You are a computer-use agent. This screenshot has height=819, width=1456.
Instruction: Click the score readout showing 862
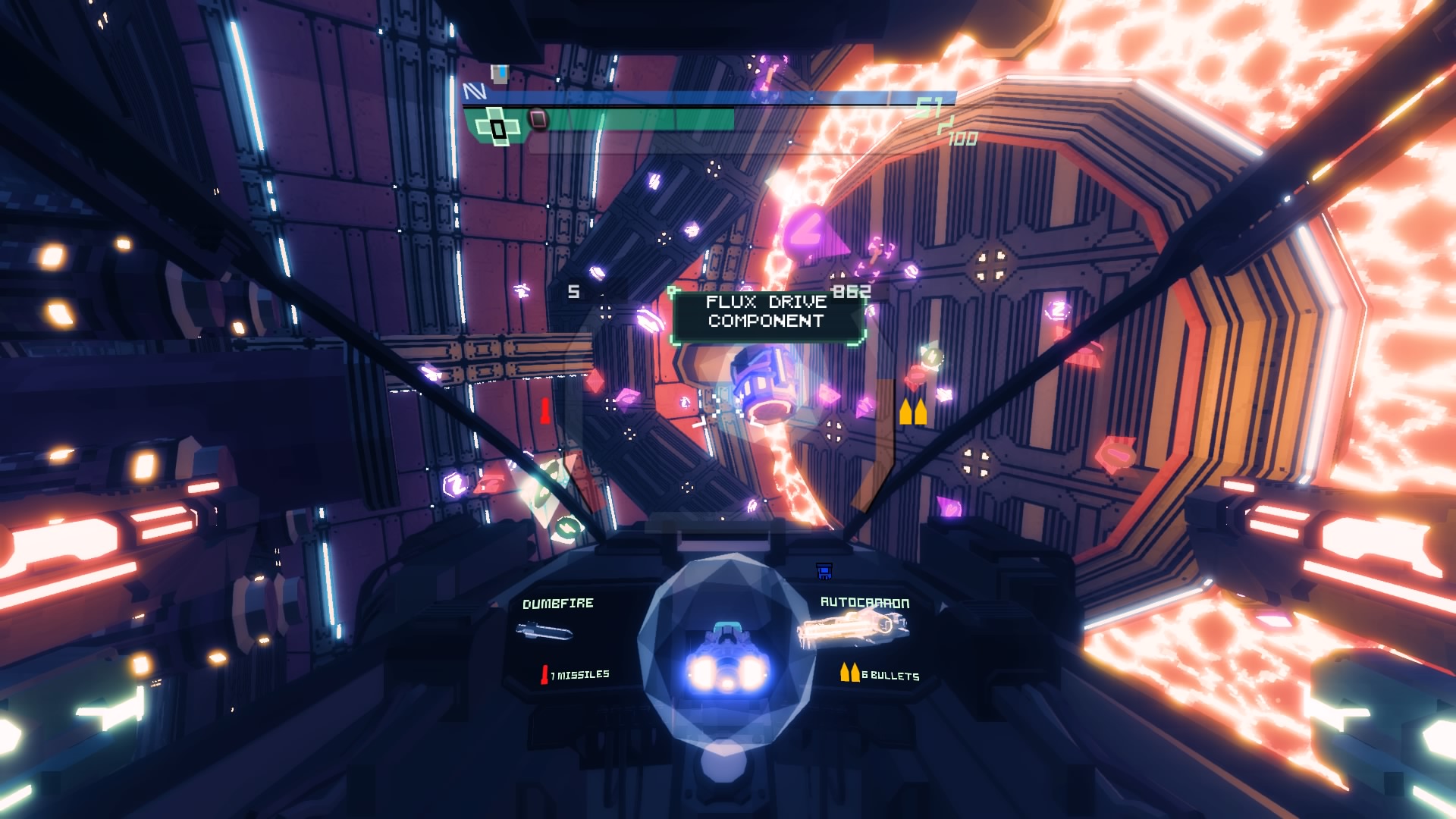851,292
